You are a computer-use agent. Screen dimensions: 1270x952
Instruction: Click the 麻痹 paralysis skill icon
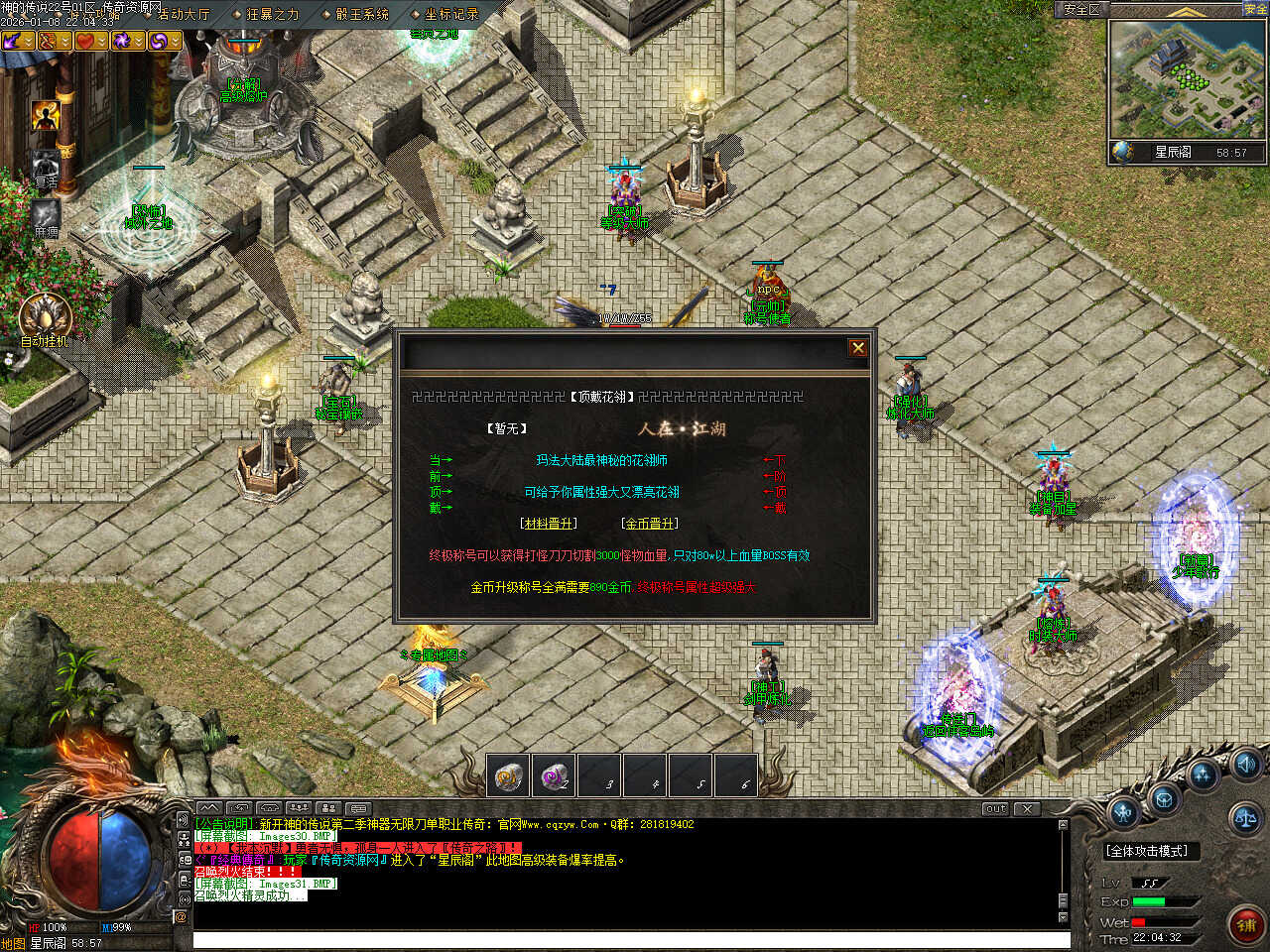coord(46,213)
